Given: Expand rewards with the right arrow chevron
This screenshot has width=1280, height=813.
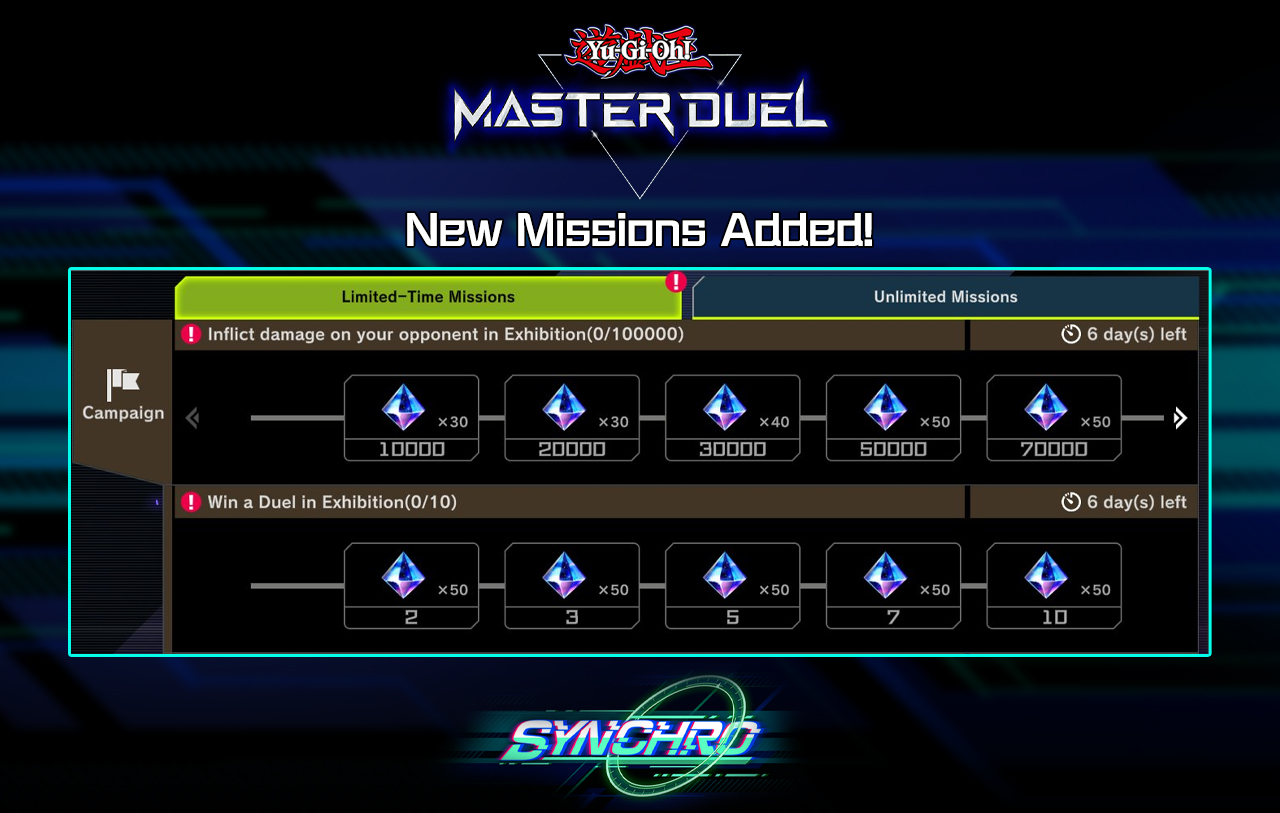Looking at the screenshot, I should 1180,418.
